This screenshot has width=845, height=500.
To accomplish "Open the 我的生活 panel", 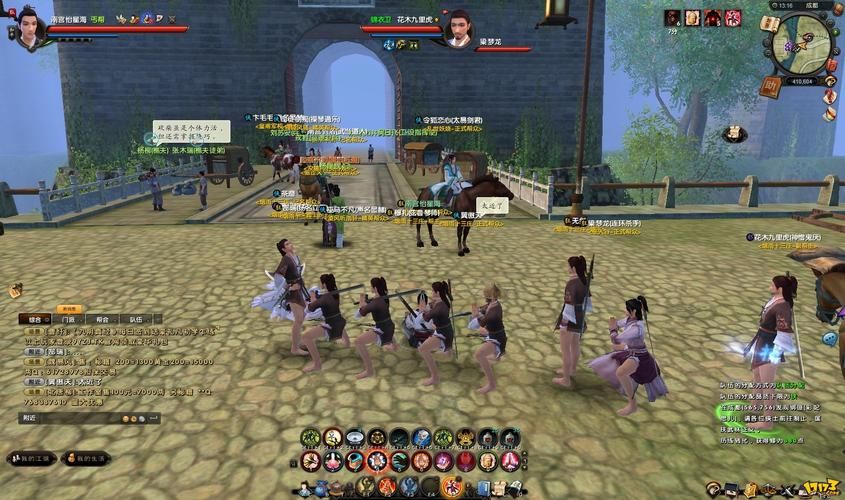I will [x=86, y=458].
